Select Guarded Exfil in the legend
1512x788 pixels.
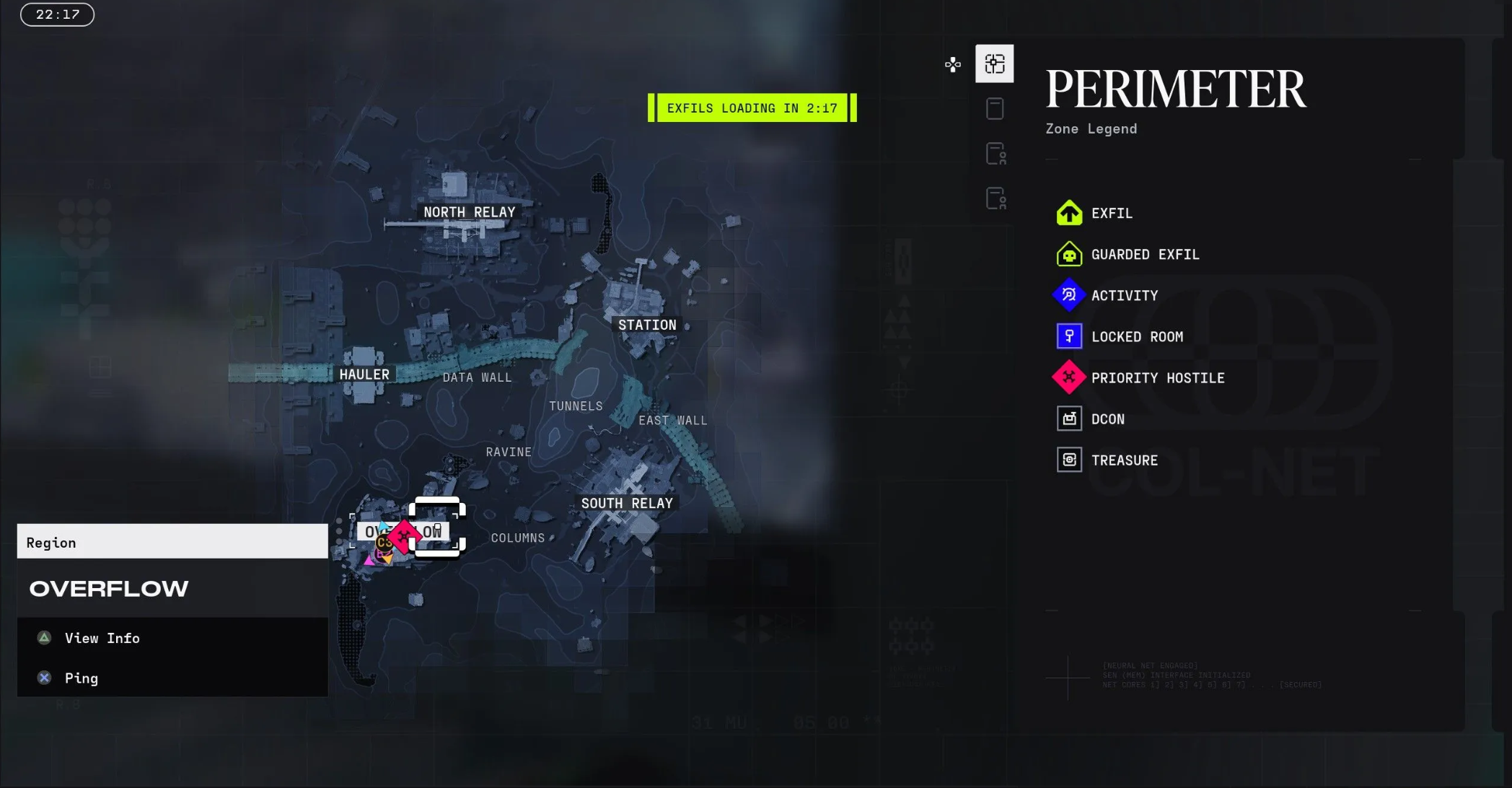(1144, 255)
